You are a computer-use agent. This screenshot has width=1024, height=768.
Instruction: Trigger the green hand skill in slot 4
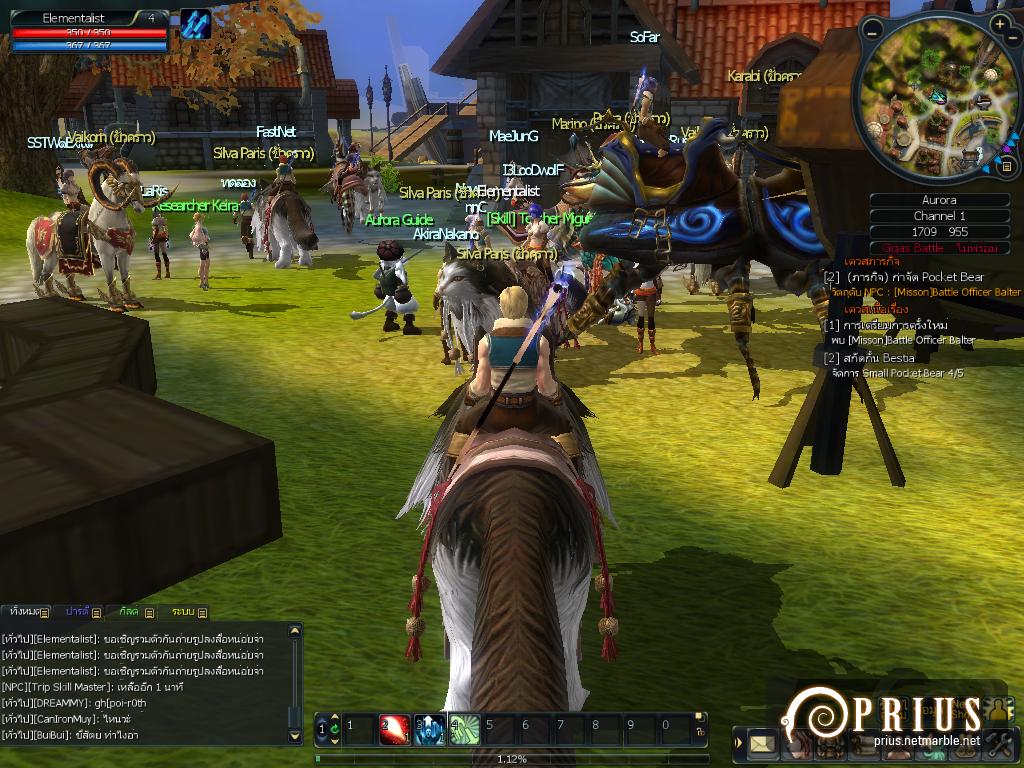point(465,729)
